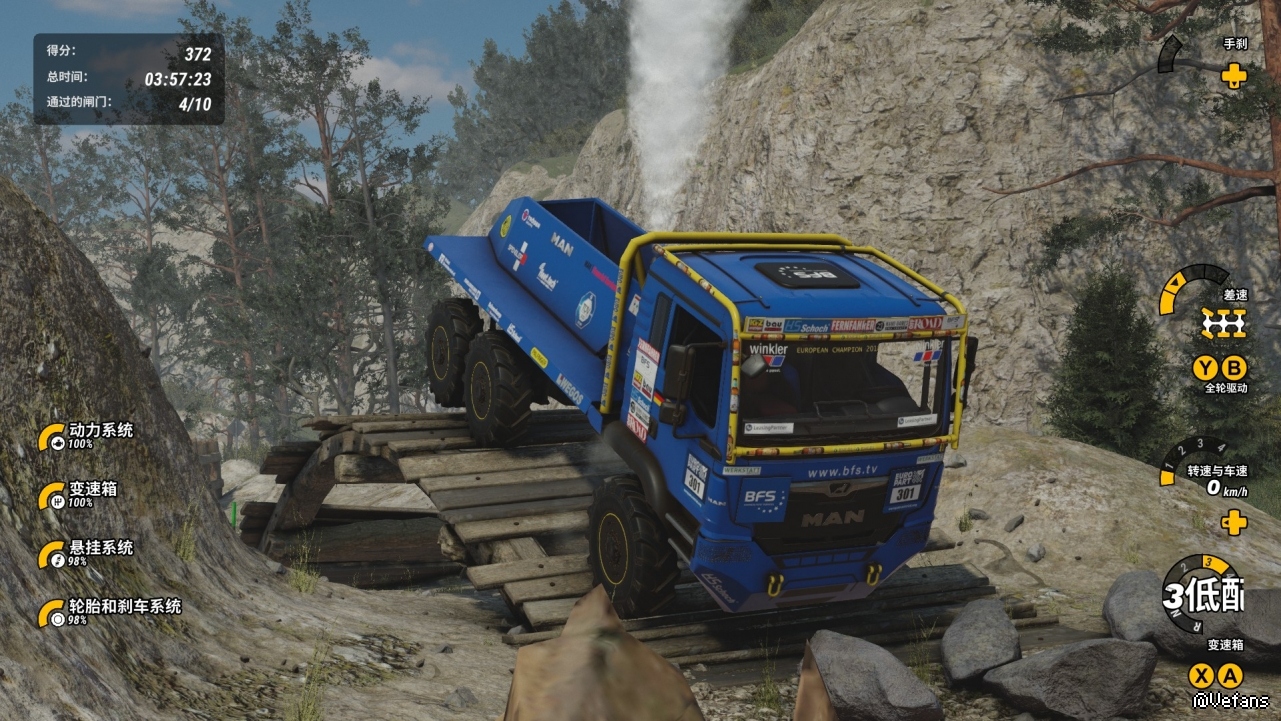Click the 悬挂系统 suspension status icon
The image size is (1281, 721).
pos(53,555)
